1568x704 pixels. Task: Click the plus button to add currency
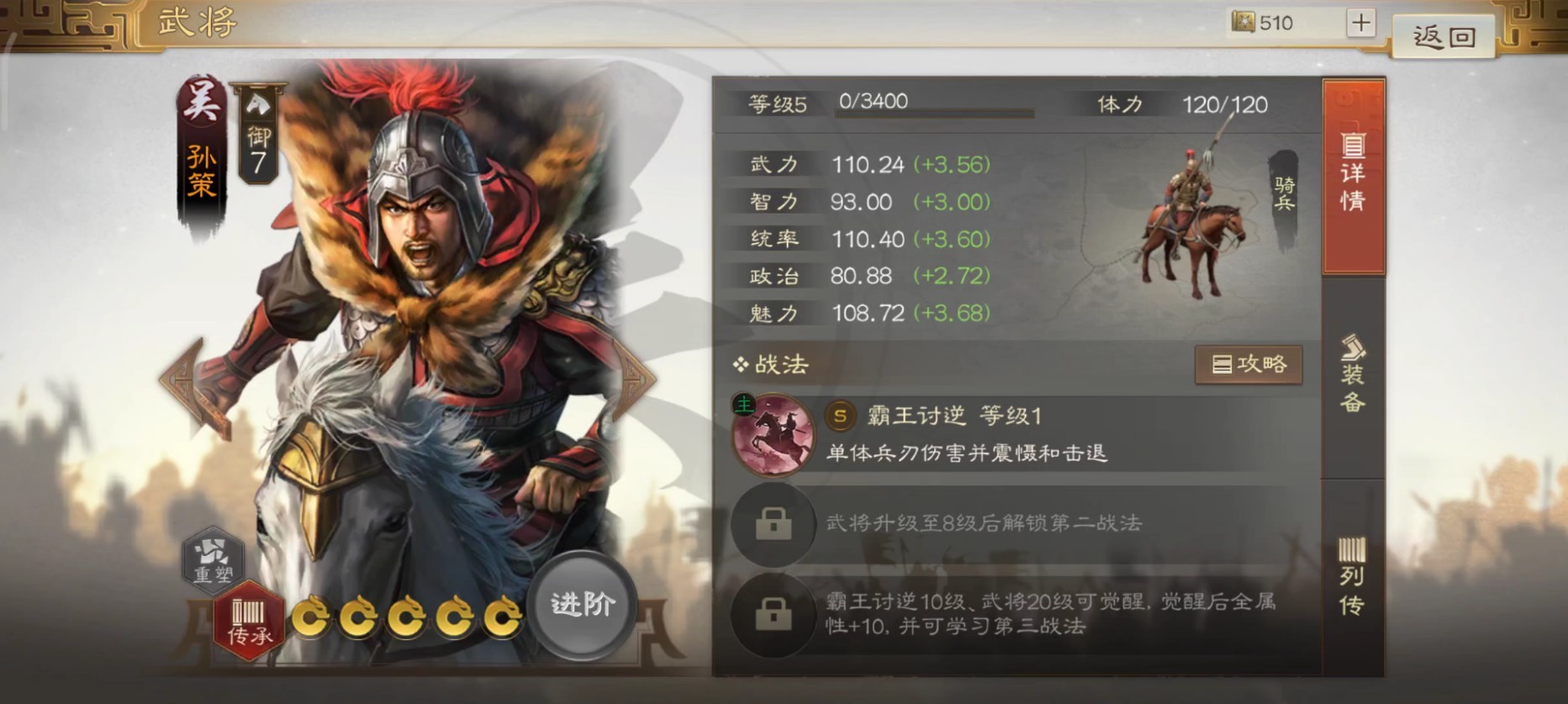(x=1362, y=23)
